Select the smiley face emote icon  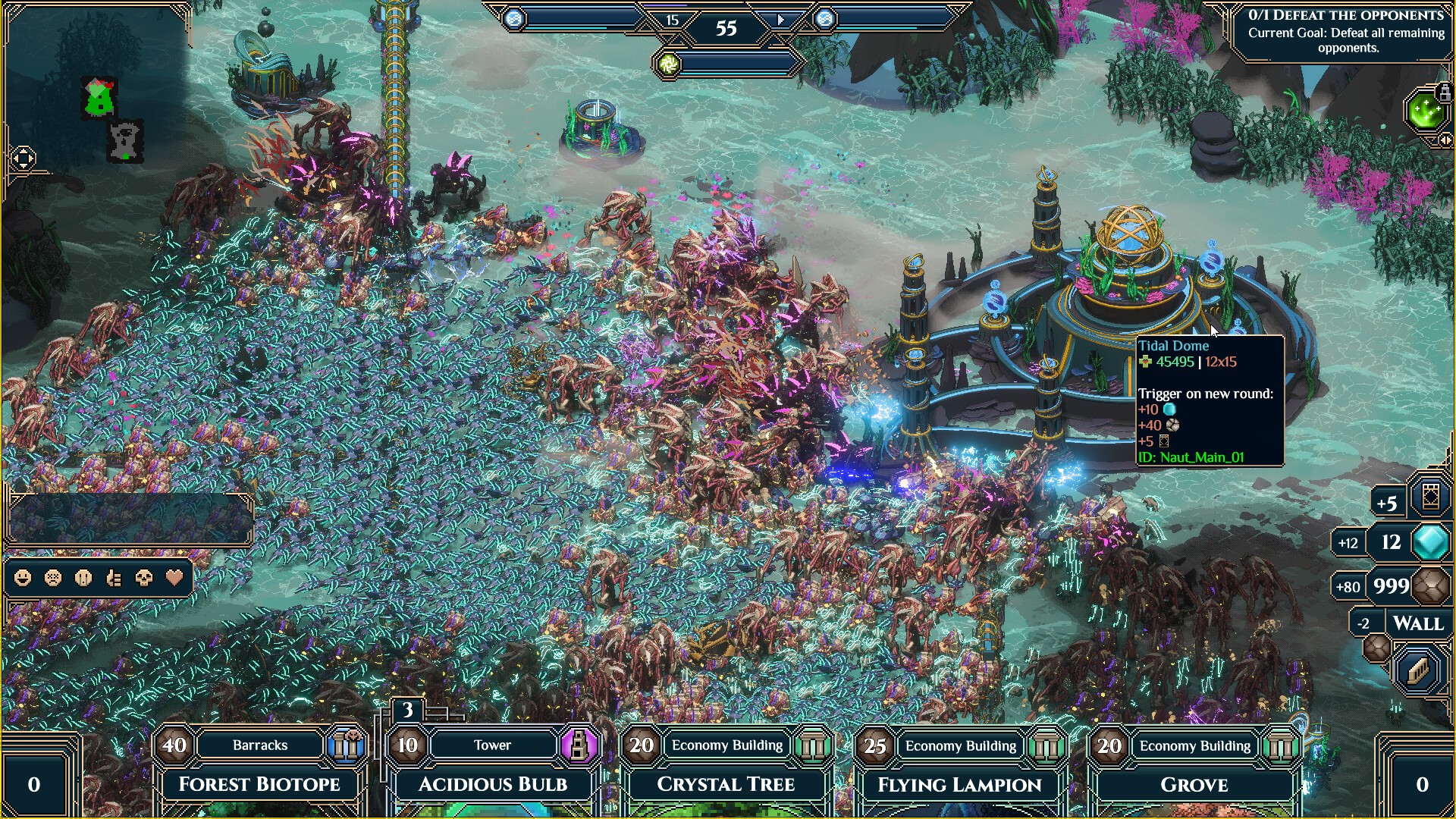pos(22,578)
